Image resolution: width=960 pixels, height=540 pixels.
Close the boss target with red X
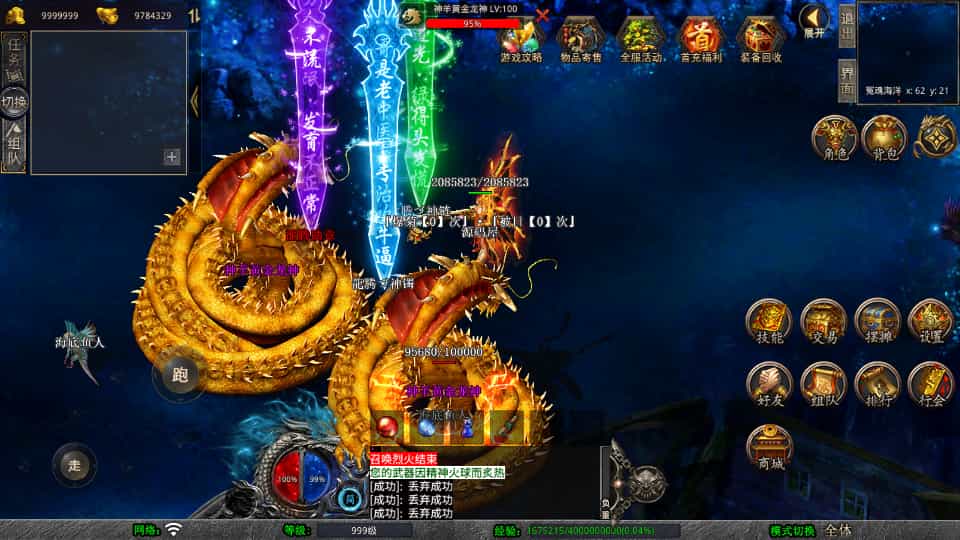(542, 14)
